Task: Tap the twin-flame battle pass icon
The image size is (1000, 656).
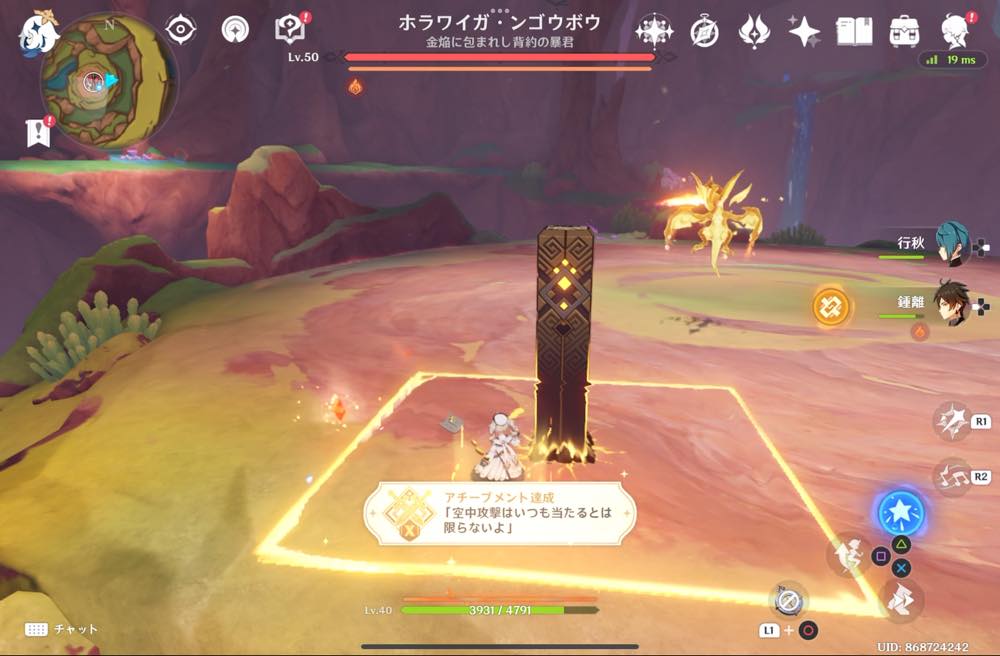Action: click(754, 32)
